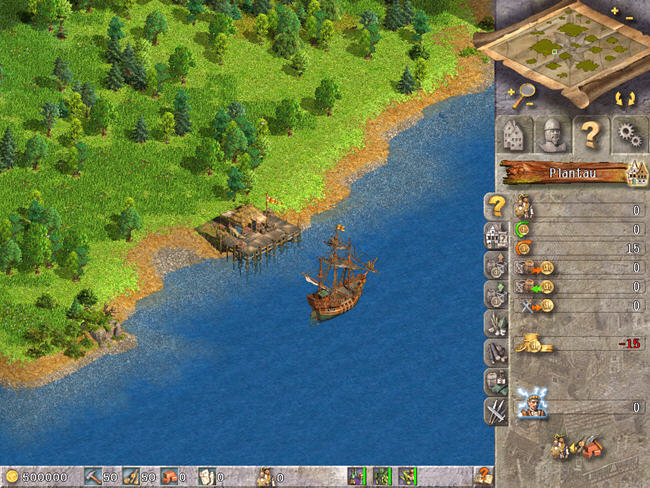Click the magnifying glass zoom control
650x488 pixels.
coord(523,97)
